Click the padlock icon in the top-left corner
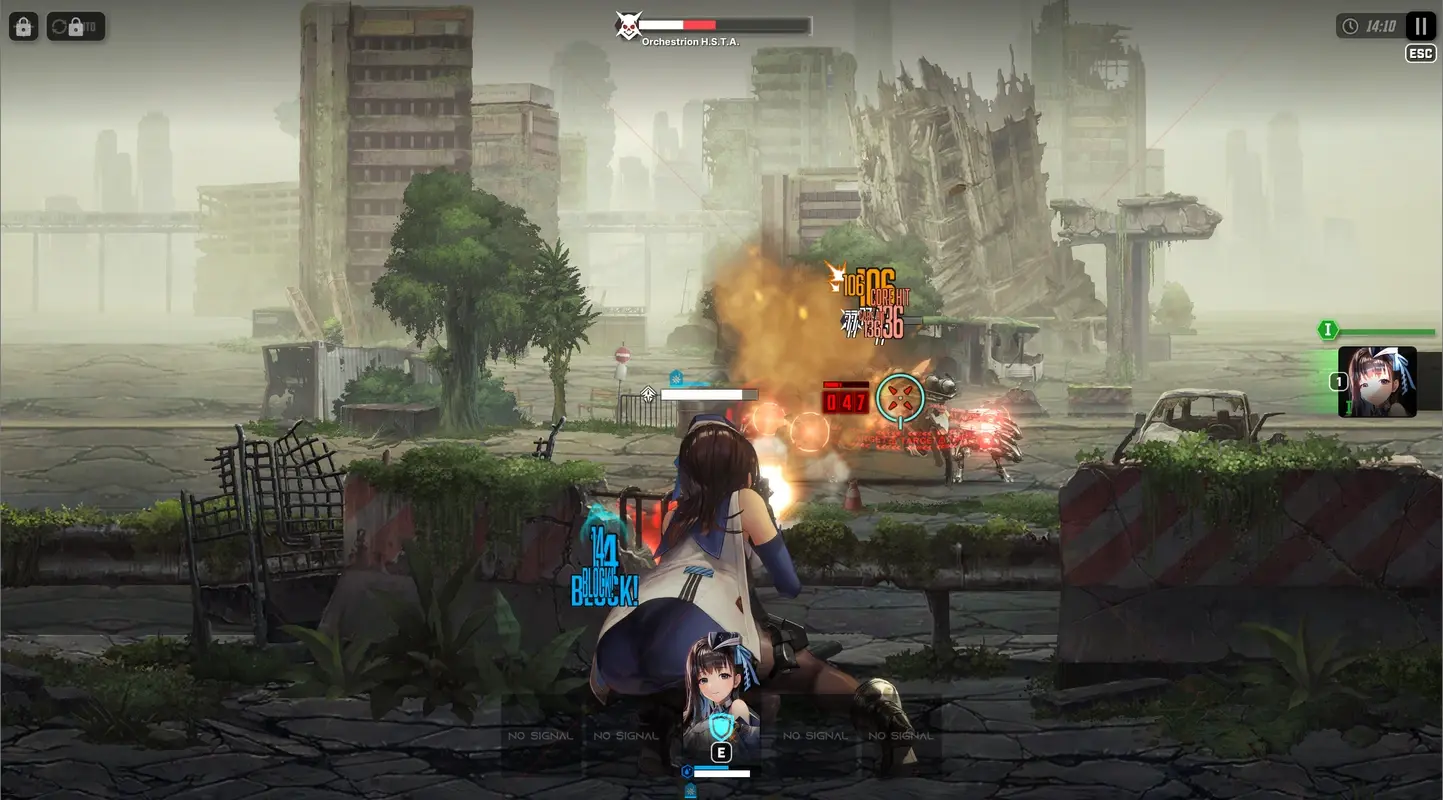Image resolution: width=1443 pixels, height=800 pixels. [23, 25]
